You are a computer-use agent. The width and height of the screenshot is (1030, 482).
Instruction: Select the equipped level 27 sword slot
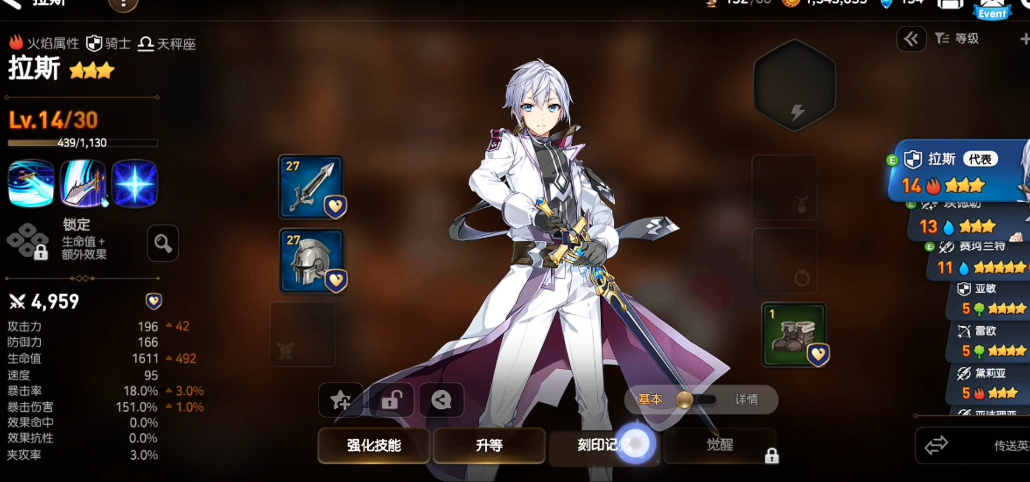(x=310, y=187)
